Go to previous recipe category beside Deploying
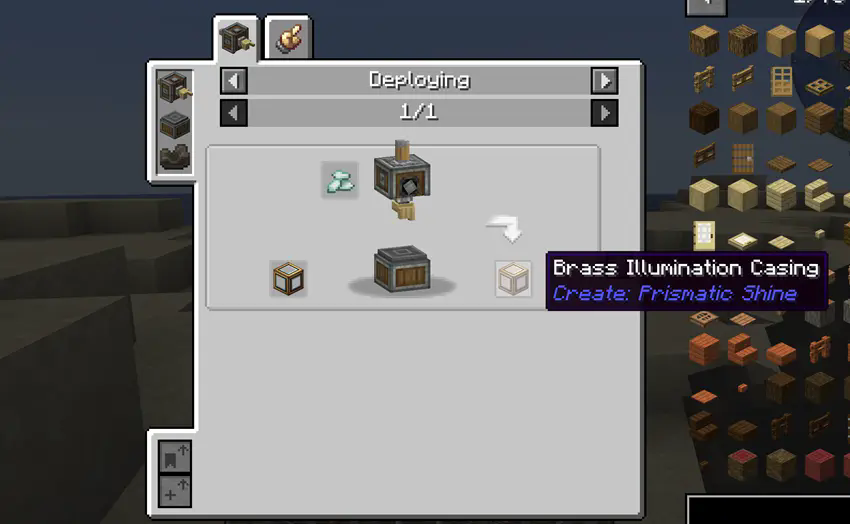 [x=233, y=80]
